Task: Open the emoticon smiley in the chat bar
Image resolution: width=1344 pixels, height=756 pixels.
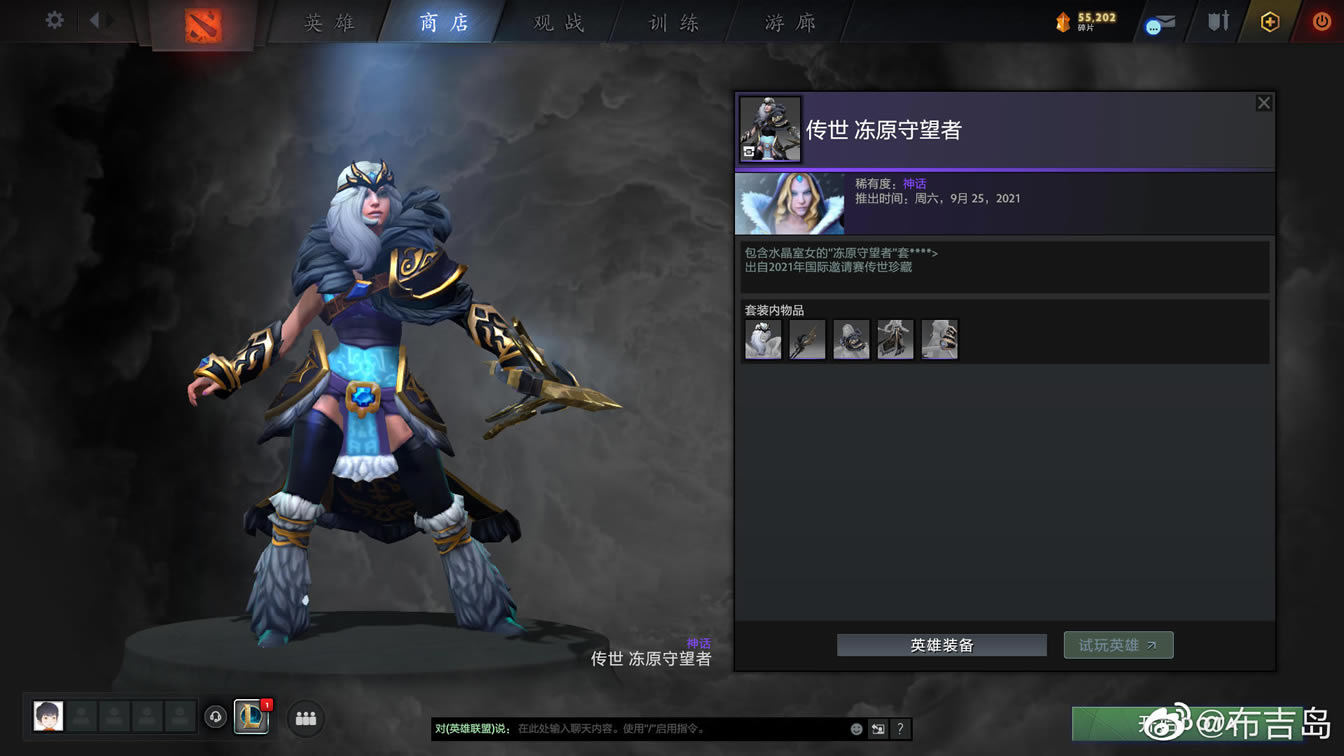Action: (855, 729)
